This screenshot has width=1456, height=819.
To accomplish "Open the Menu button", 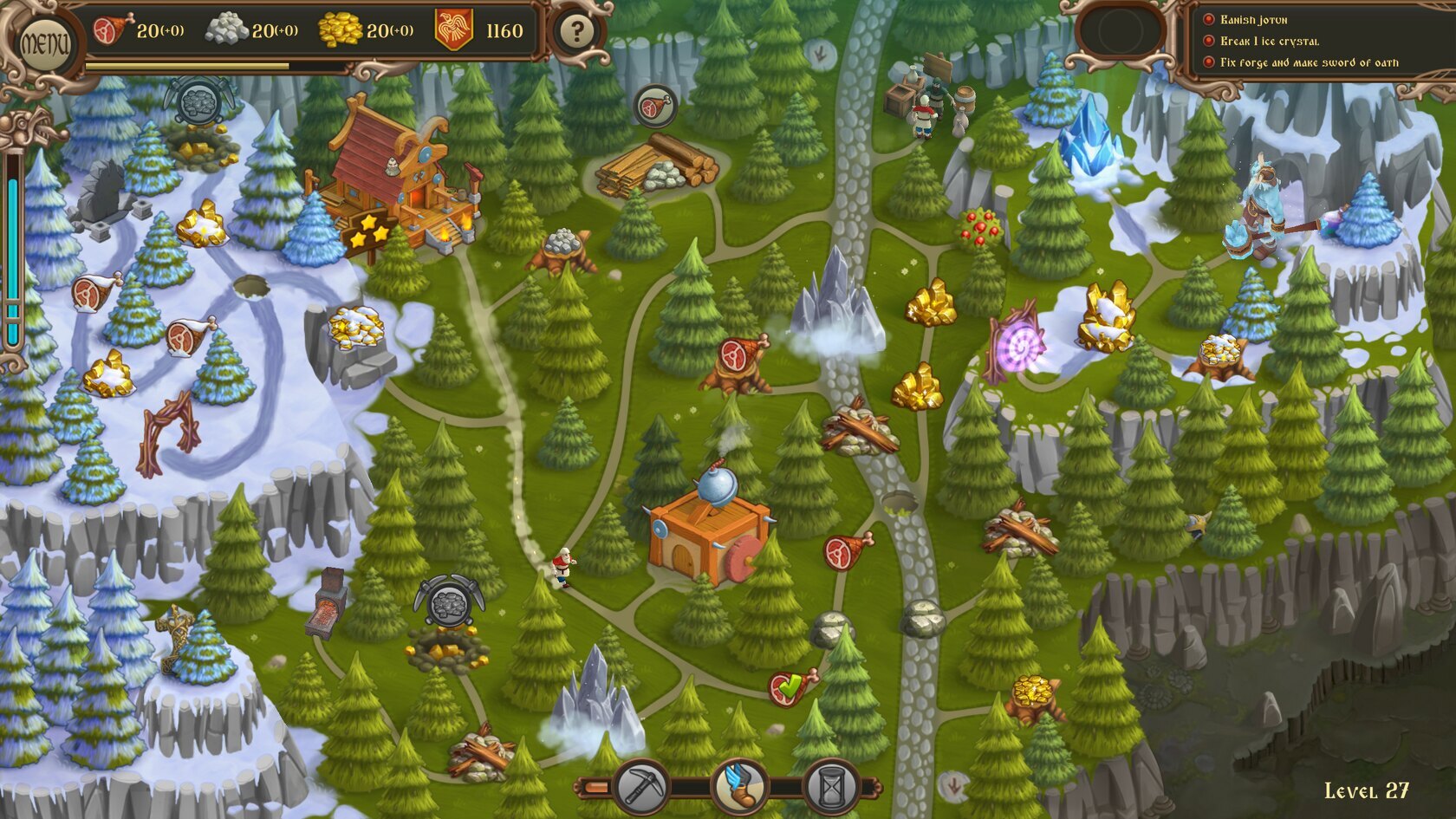I will tap(43, 42).
